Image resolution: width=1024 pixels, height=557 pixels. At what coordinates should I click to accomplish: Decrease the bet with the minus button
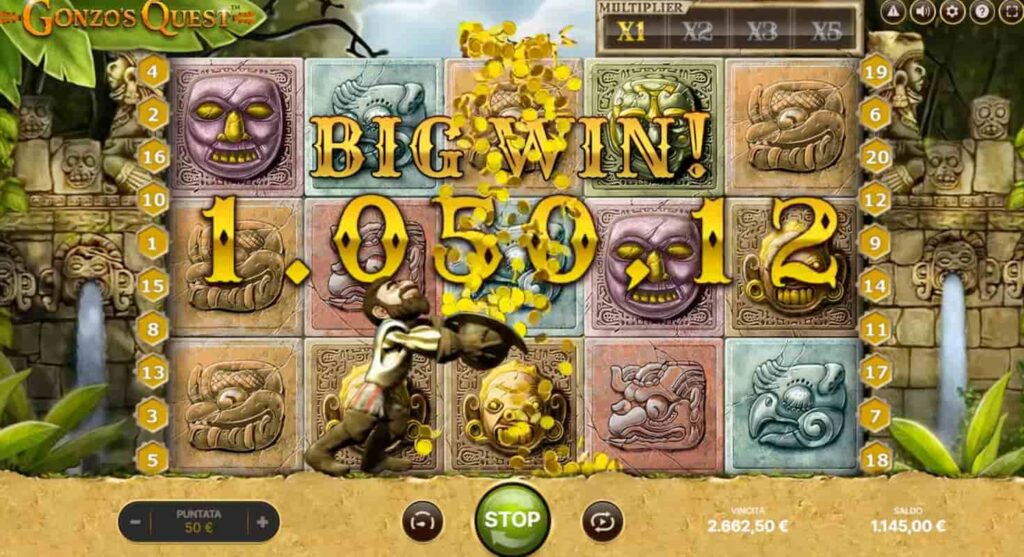click(135, 521)
